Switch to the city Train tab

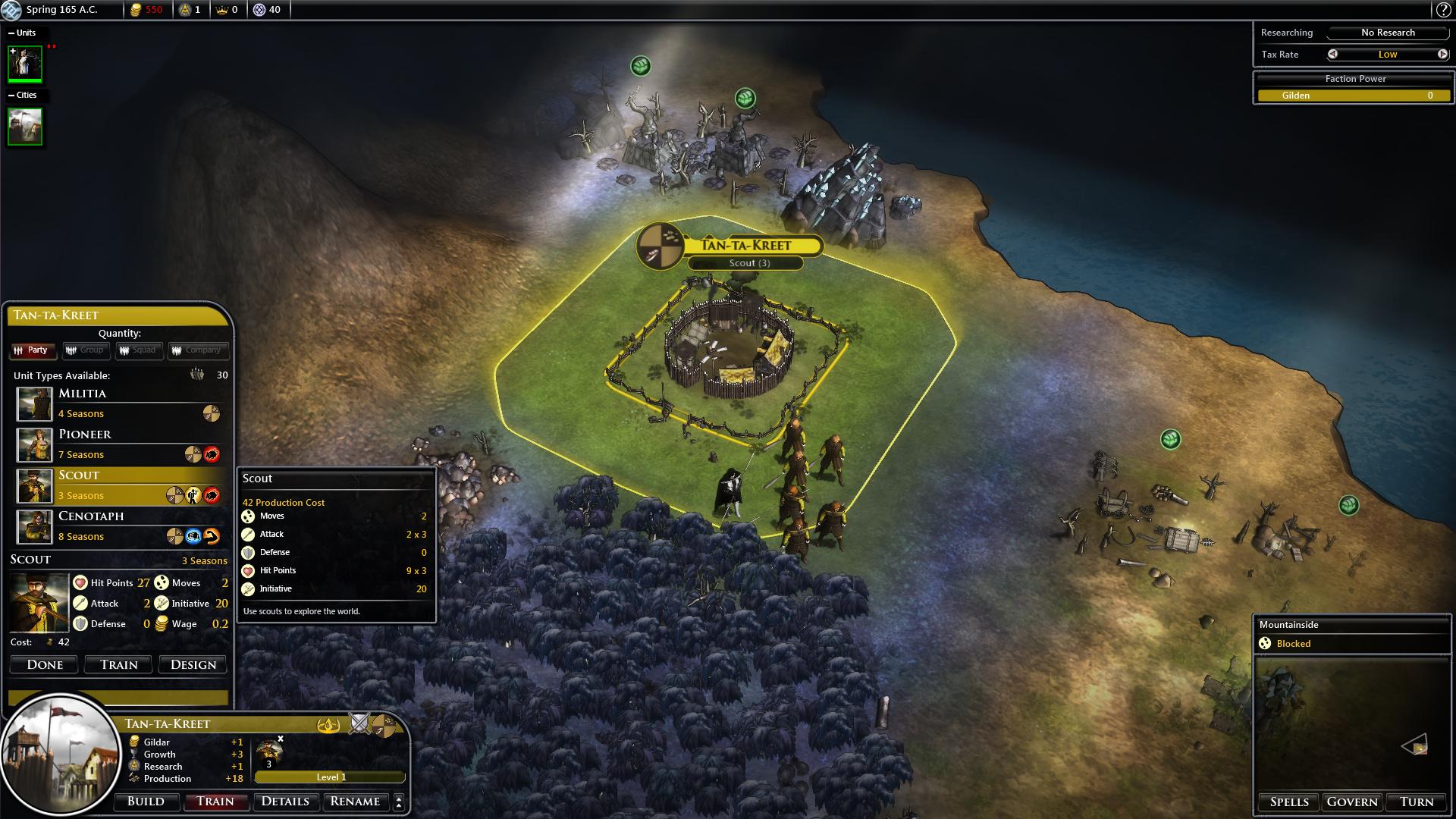215,802
